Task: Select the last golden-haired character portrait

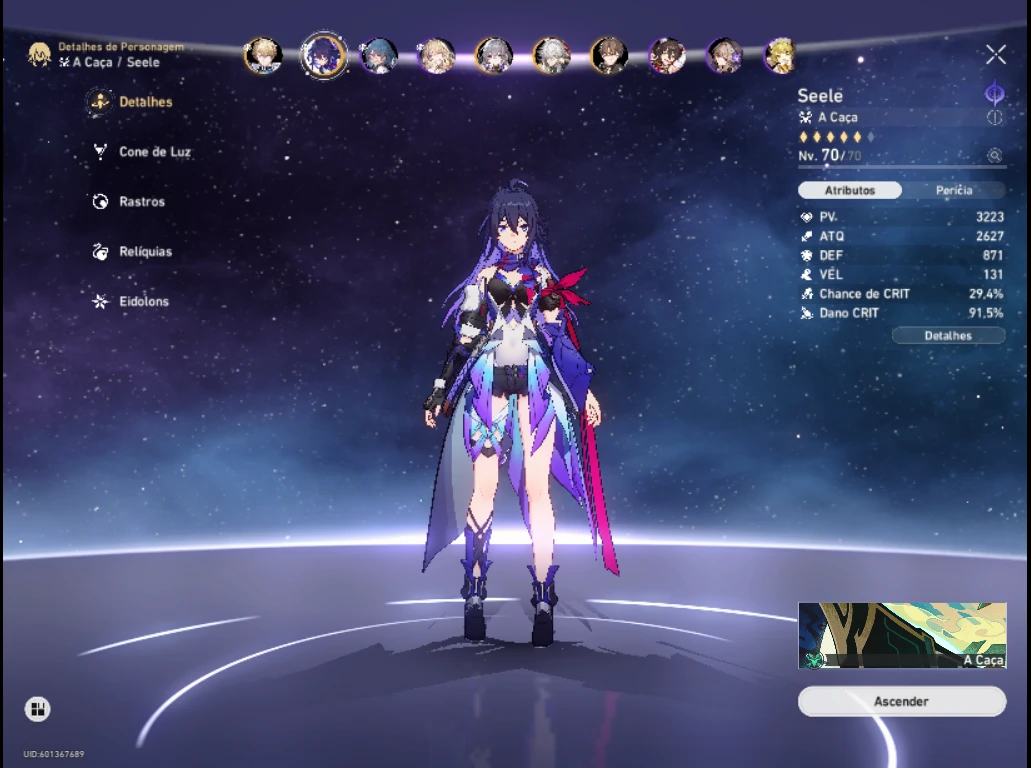Action: tap(781, 55)
